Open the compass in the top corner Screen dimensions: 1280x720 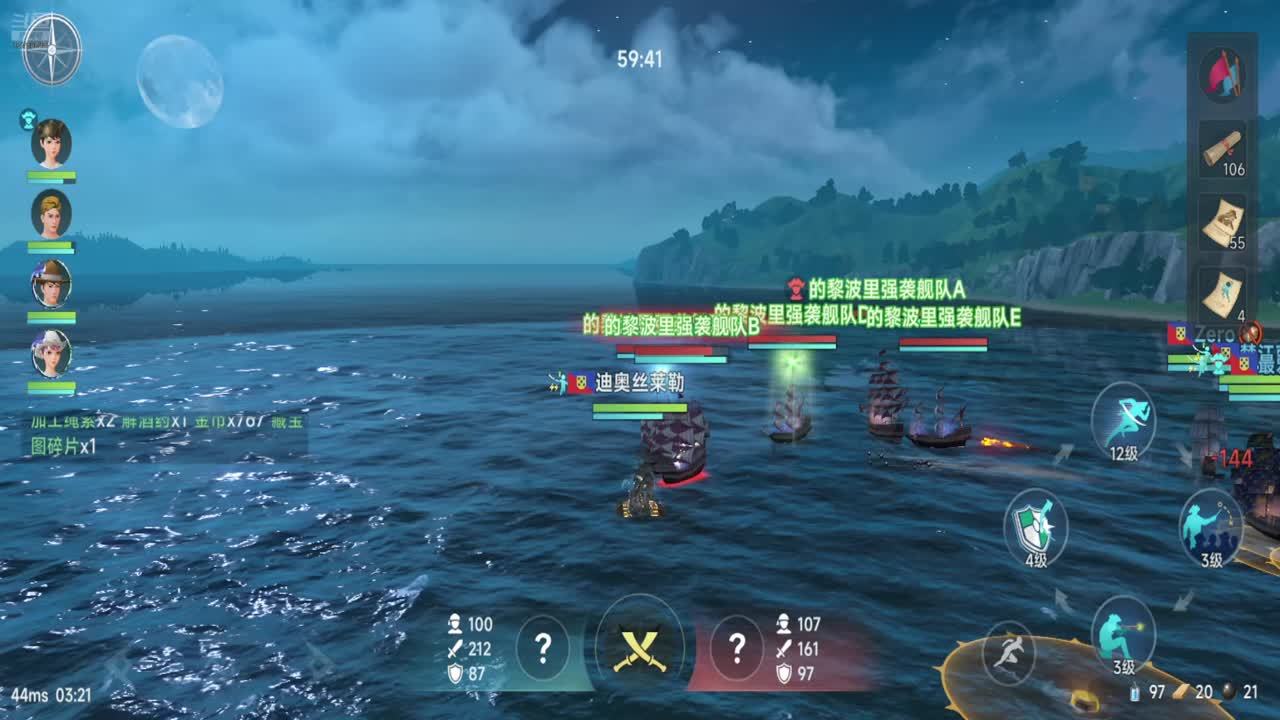click(51, 49)
